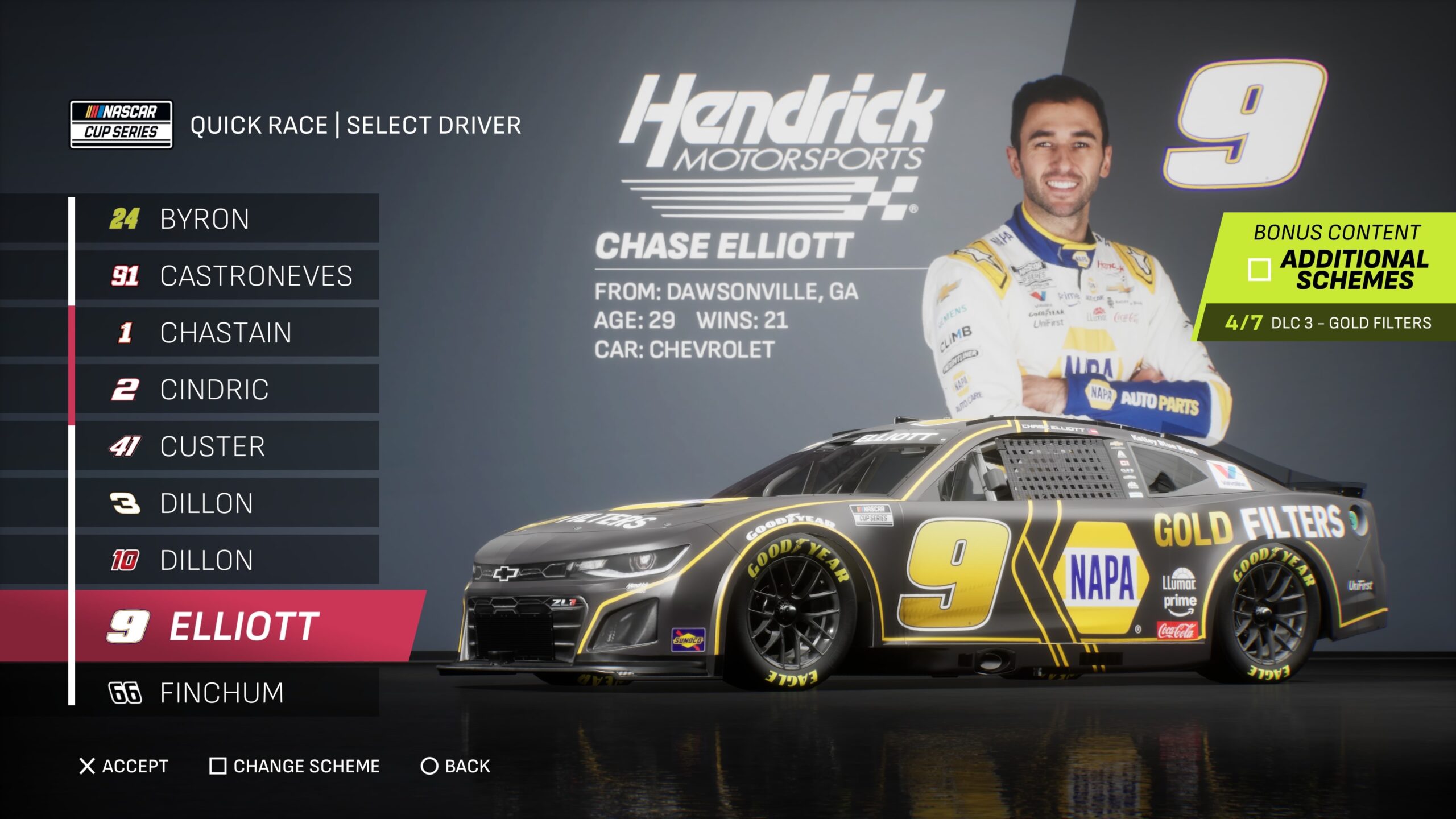The width and height of the screenshot is (1456, 819).
Task: Select the number 3 Dillon row
Action: [226, 503]
